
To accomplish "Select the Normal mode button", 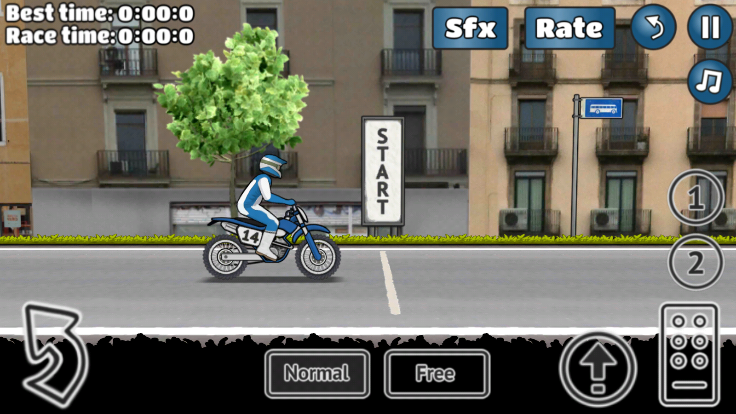I will 317,374.
